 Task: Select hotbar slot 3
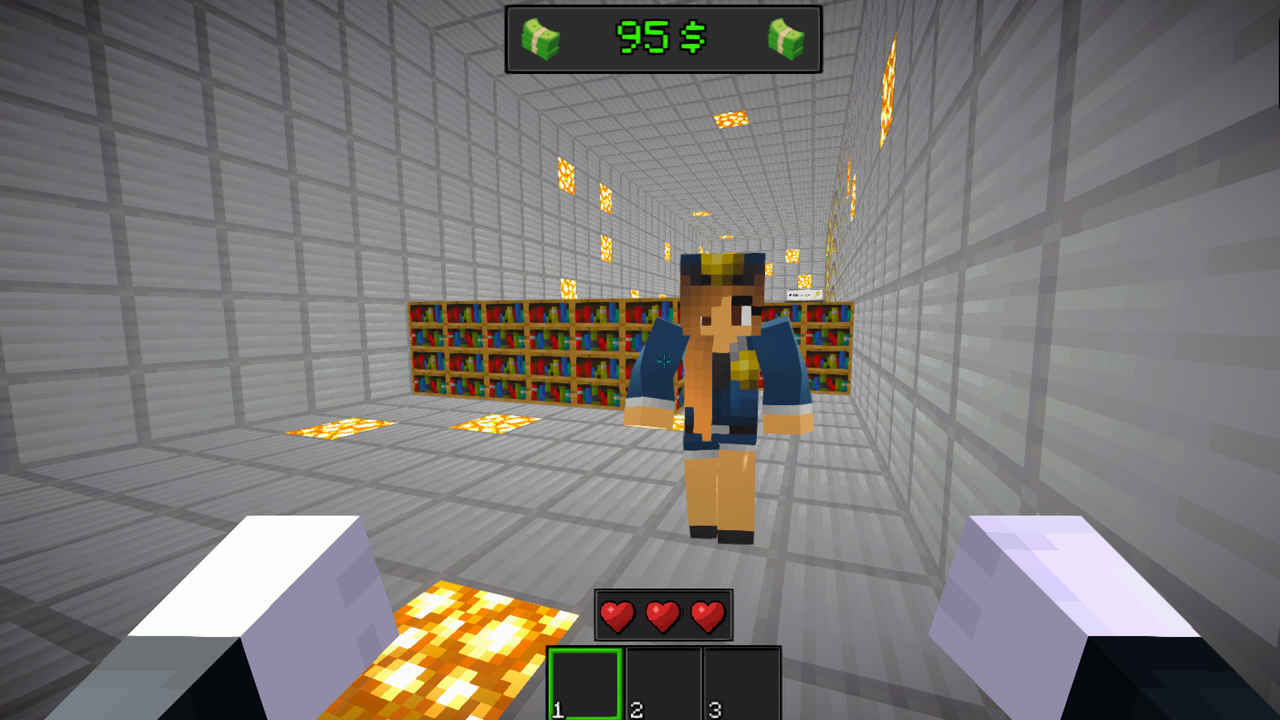pos(743,681)
